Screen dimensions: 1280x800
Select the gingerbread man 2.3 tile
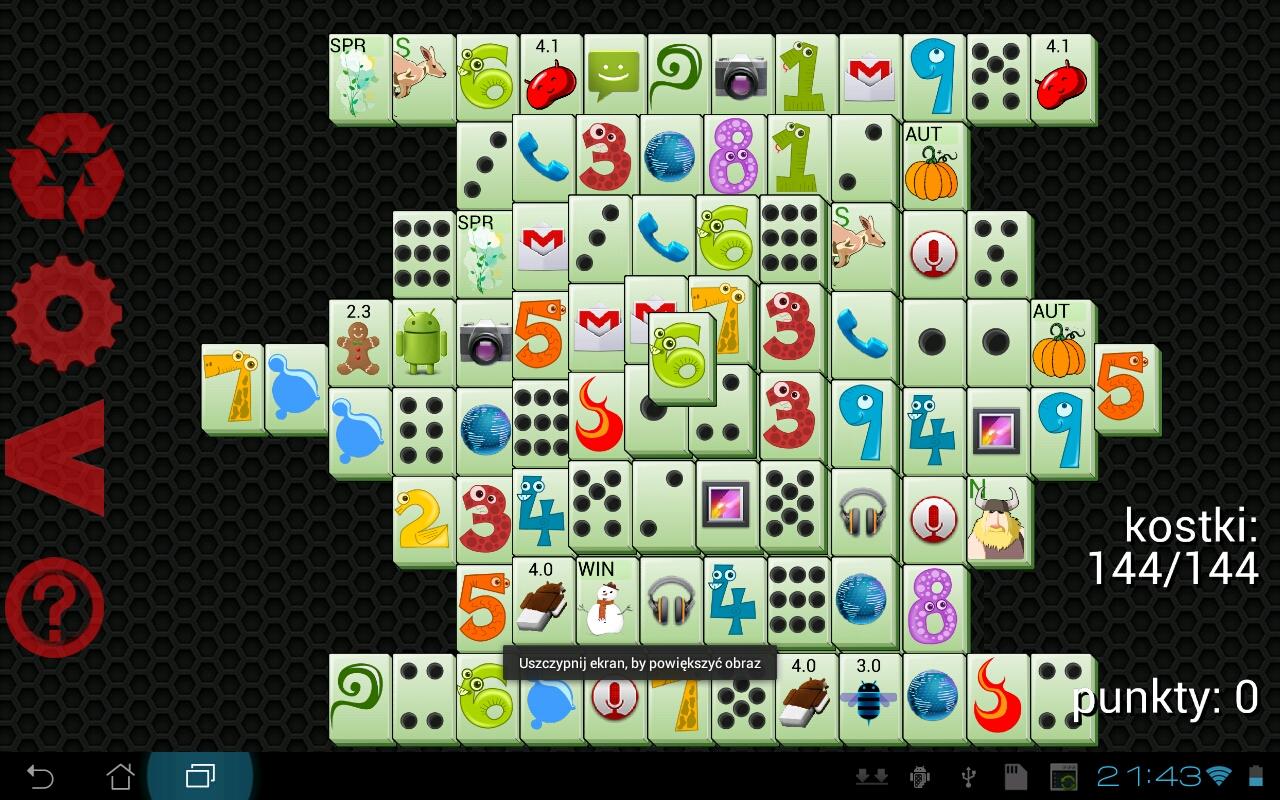point(359,340)
